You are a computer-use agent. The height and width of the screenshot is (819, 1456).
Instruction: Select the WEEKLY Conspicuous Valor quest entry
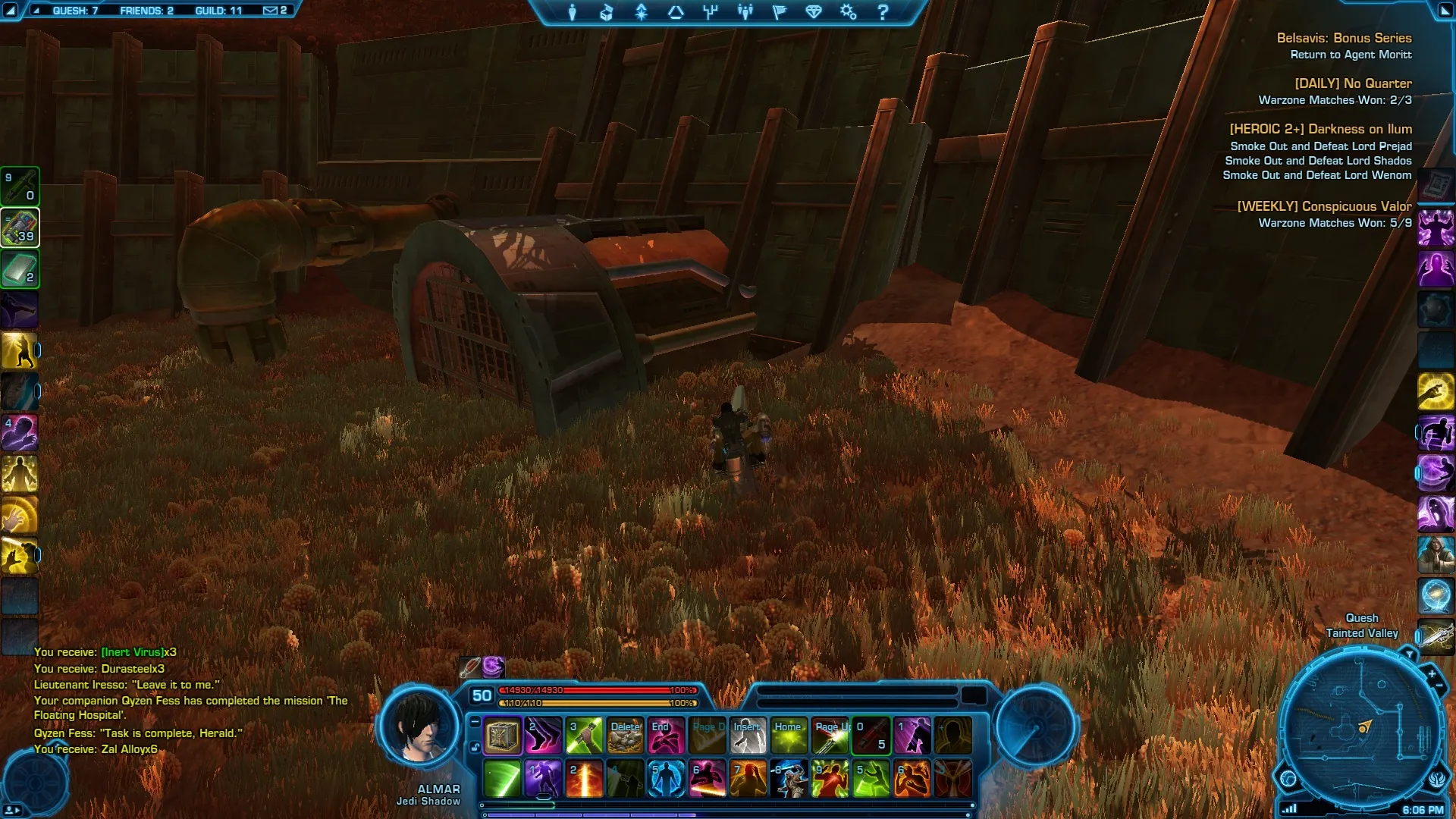coord(1324,206)
